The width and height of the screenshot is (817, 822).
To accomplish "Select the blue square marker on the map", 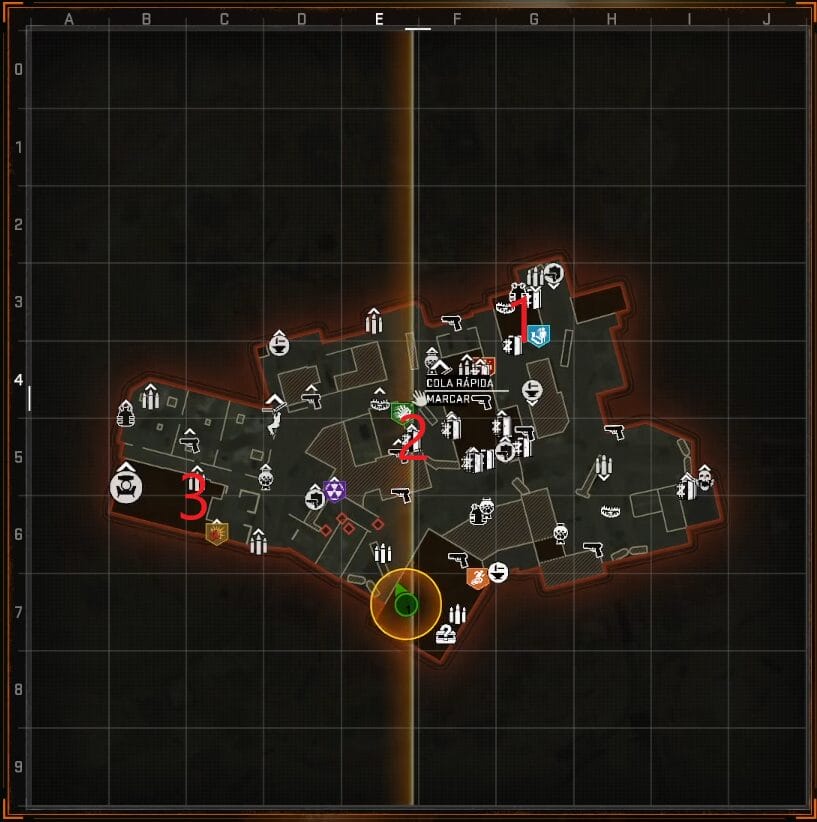I will coord(540,335).
